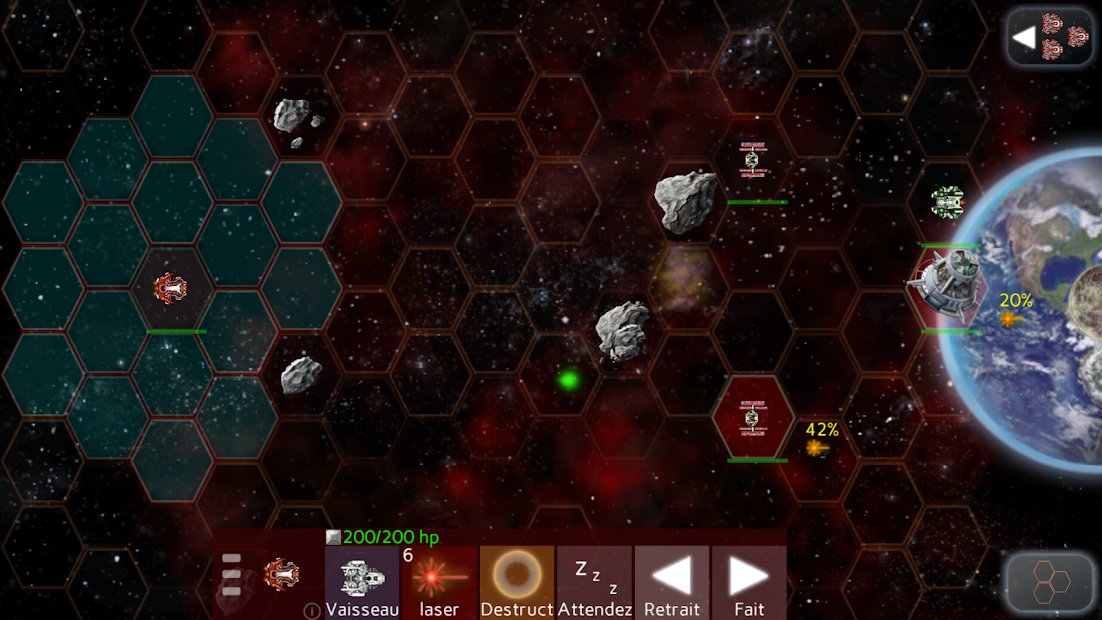
Task: Select the red ship portrait in action bar
Action: [x=281, y=573]
